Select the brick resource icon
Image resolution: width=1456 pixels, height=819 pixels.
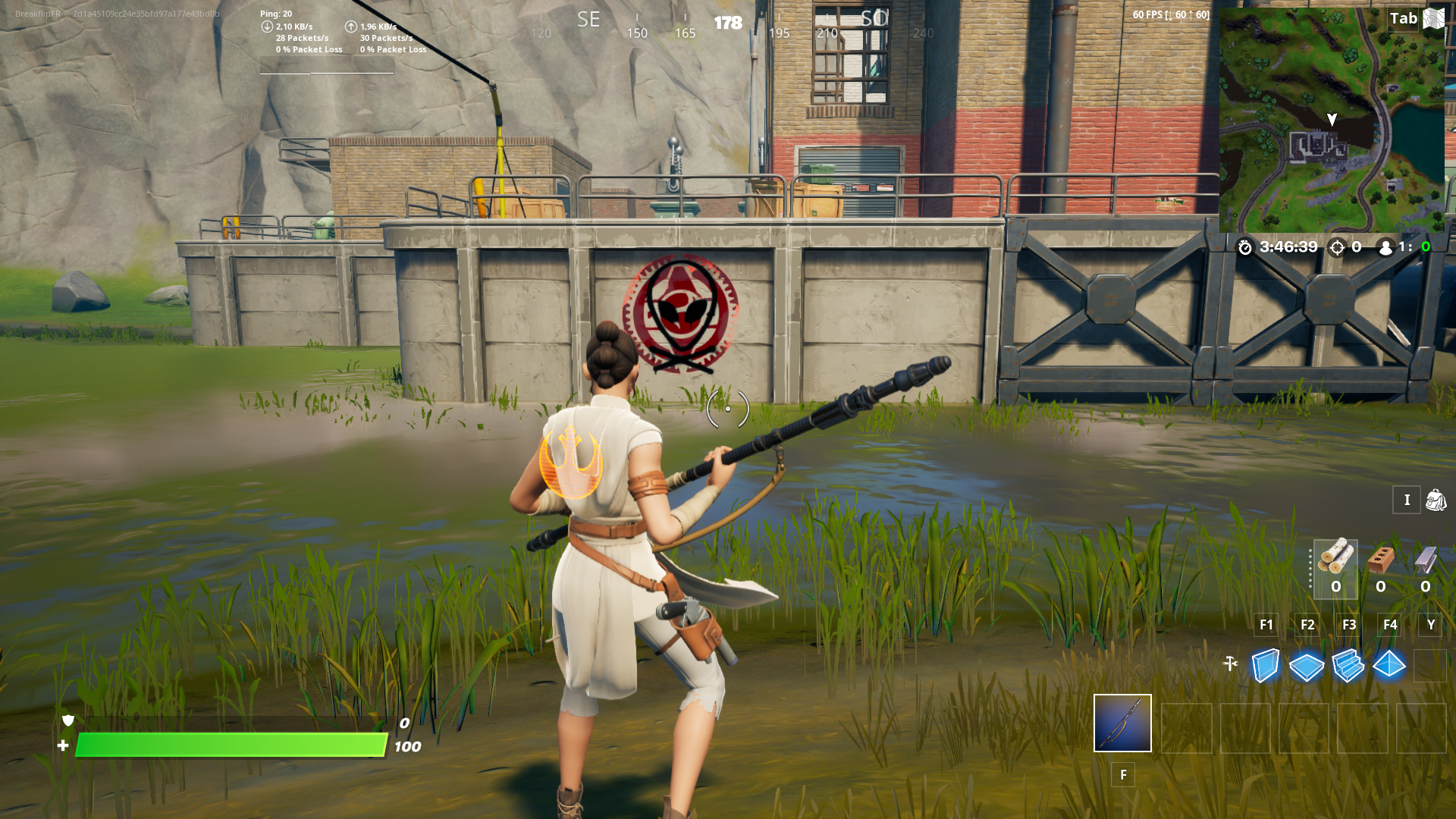[x=1380, y=561]
